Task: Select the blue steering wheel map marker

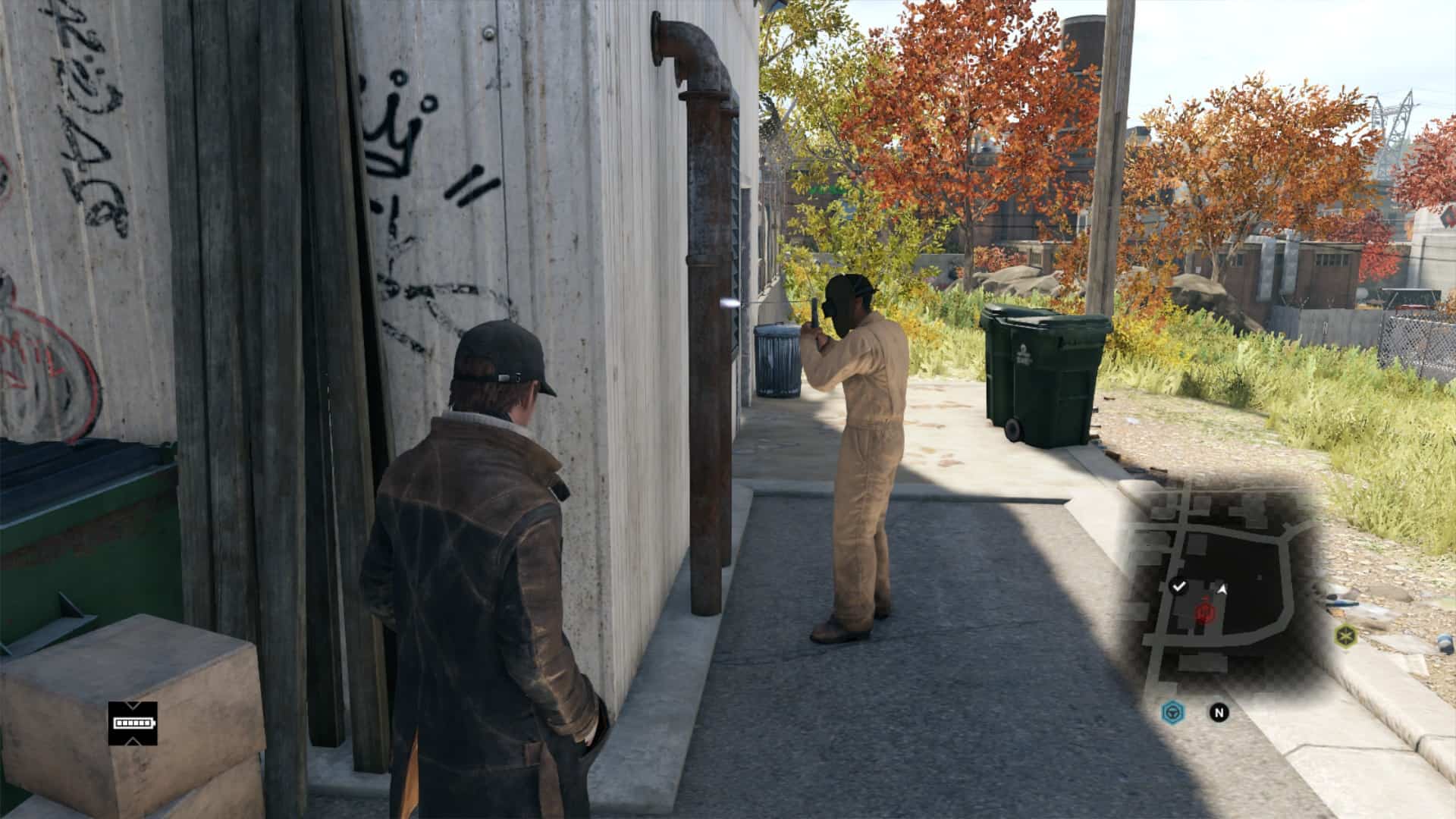Action: (x=1172, y=712)
